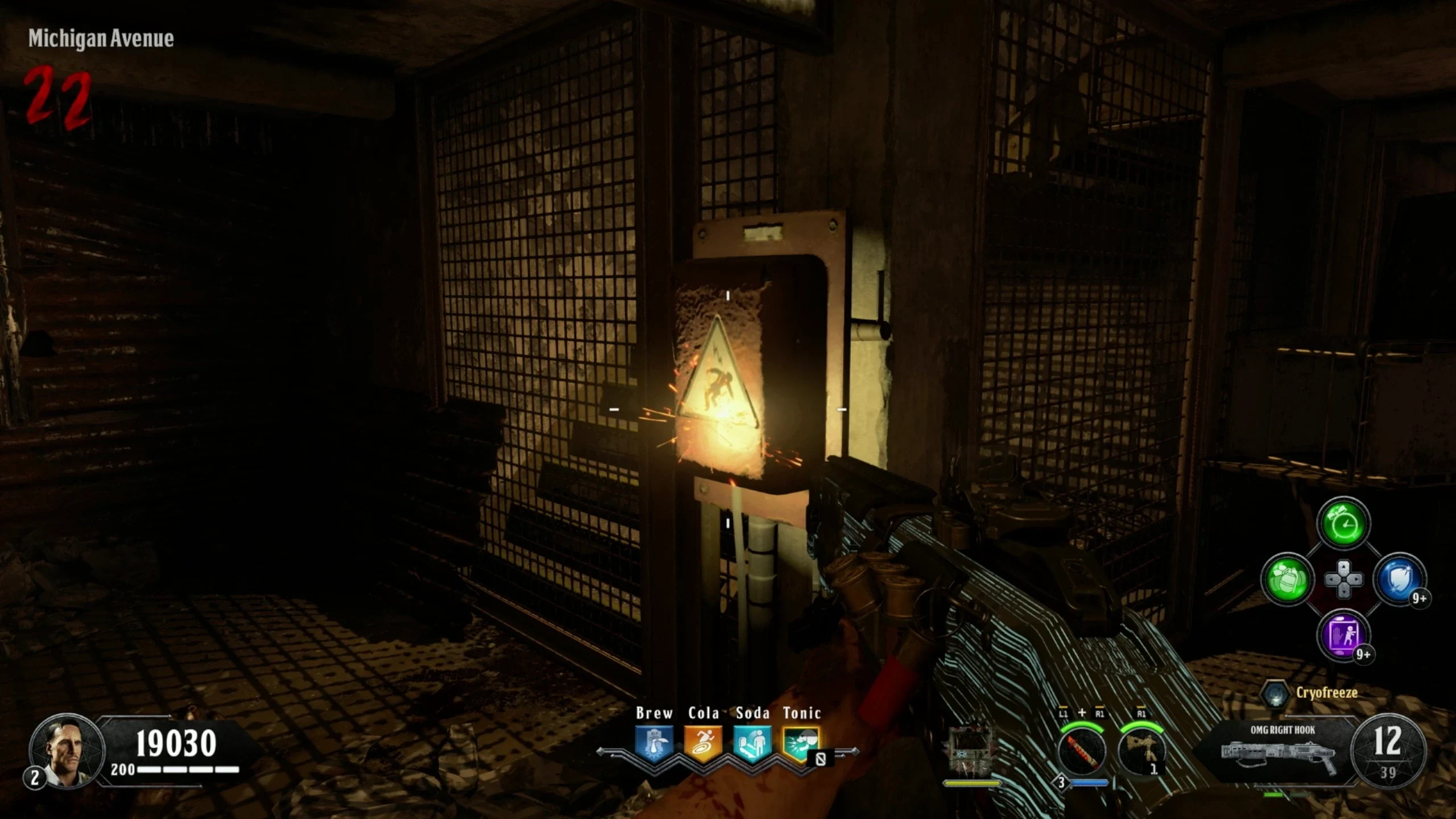The height and width of the screenshot is (819, 1456).
Task: Activate the red special weapon icon
Action: 1082,751
